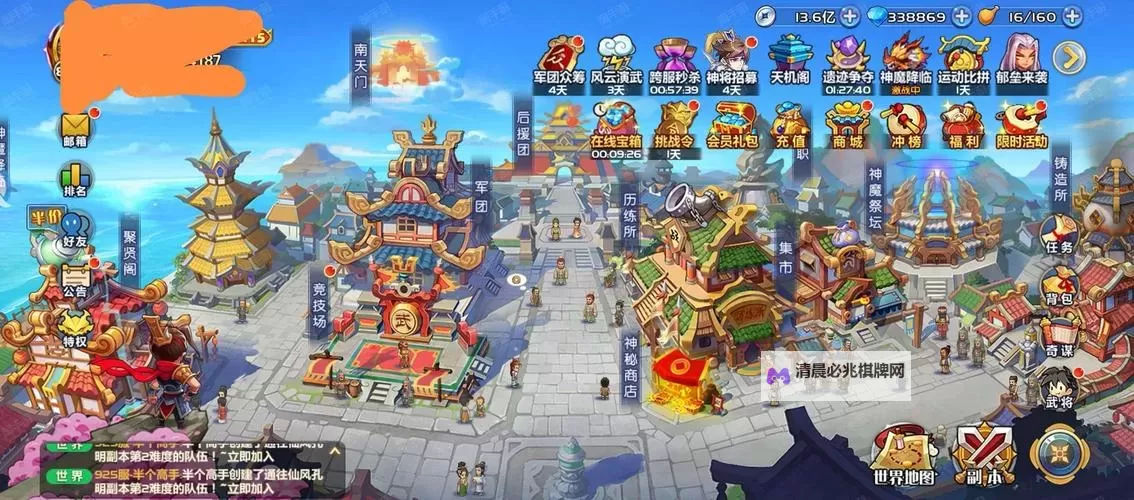The width and height of the screenshot is (1134, 500).
Task: Open the 任务 quests panel
Action: click(x=1059, y=236)
